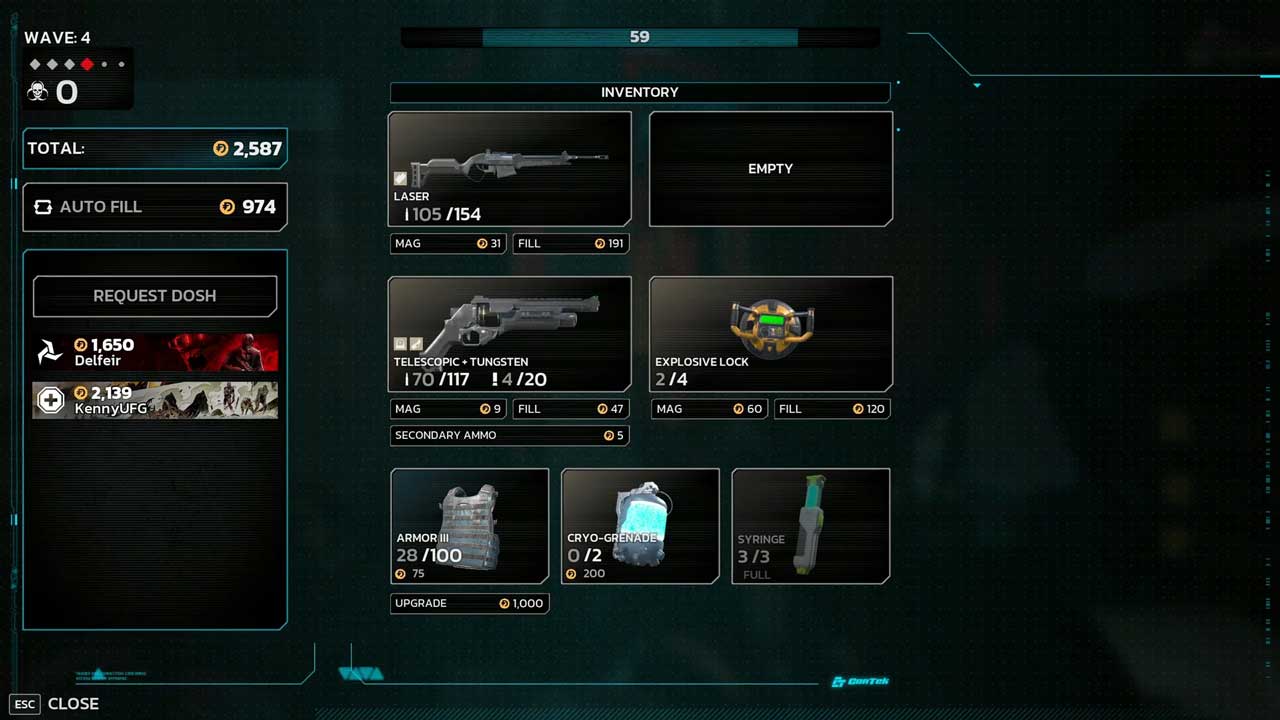Viewport: 1280px width, 720px height.
Task: Buy a MAG for the Laser rifle
Action: (x=448, y=243)
